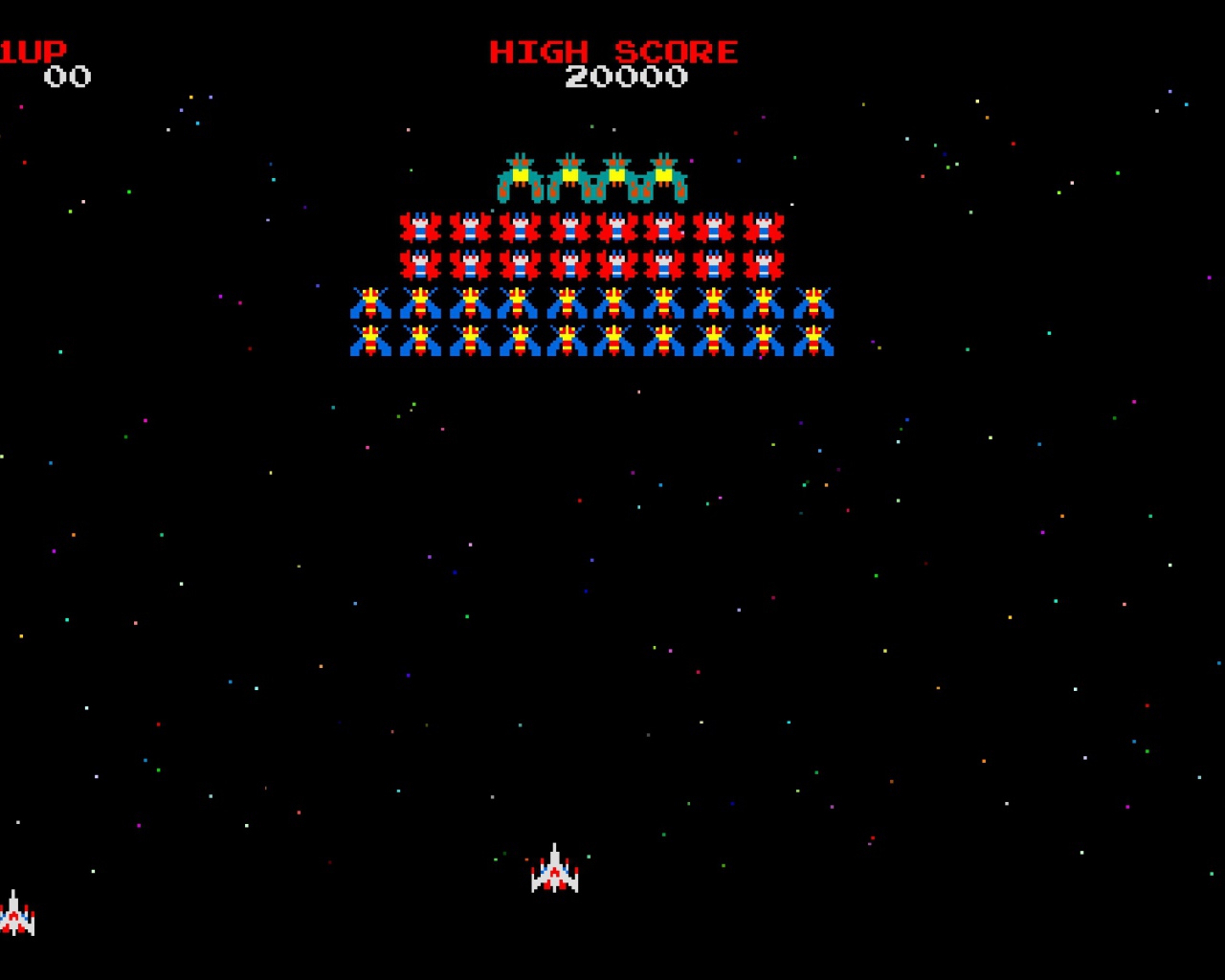Viewport: 1225px width, 980px height.
Task: Select a red escort alien in top red row
Action: click(567, 227)
